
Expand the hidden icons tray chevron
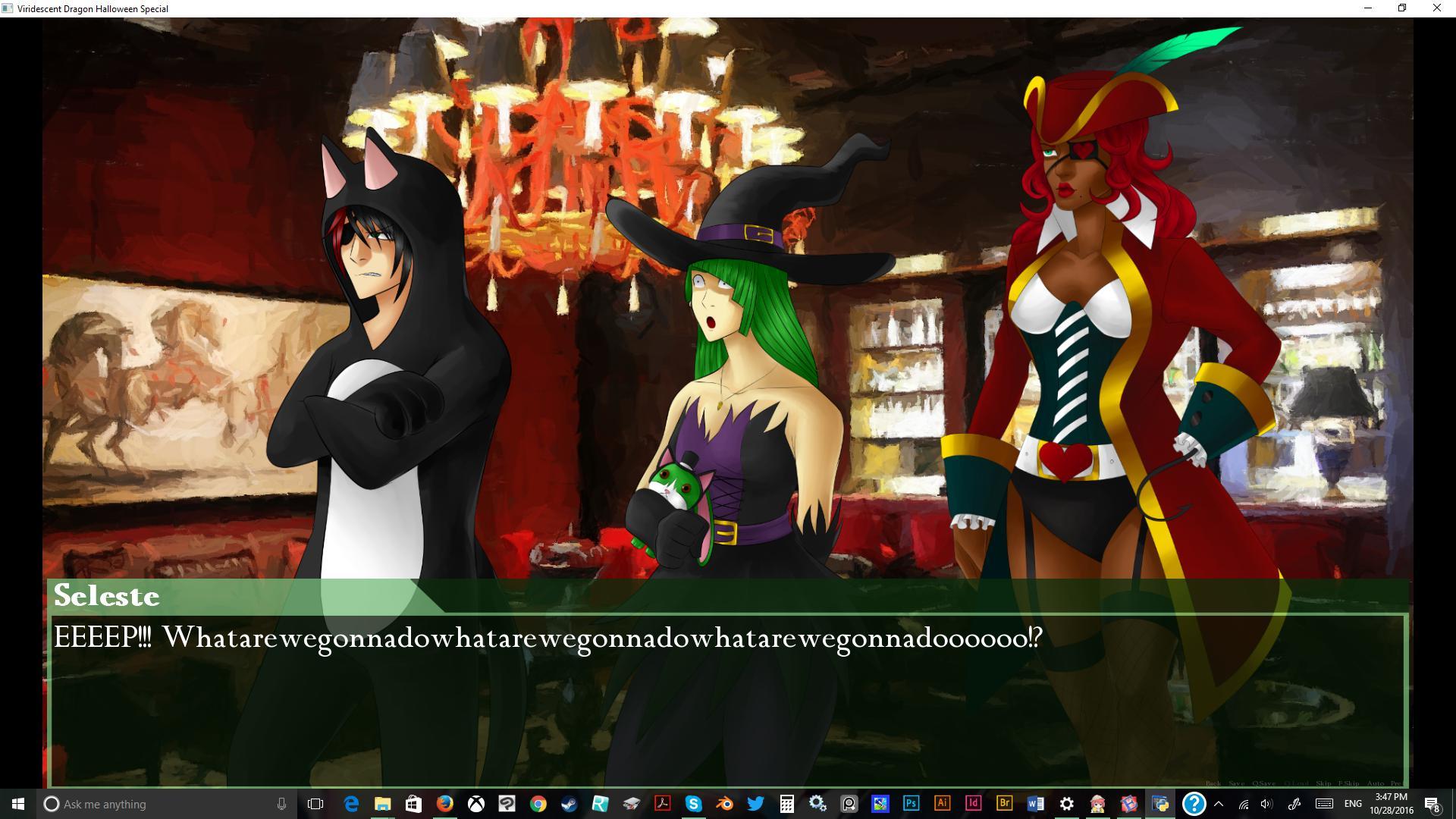click(x=1219, y=804)
